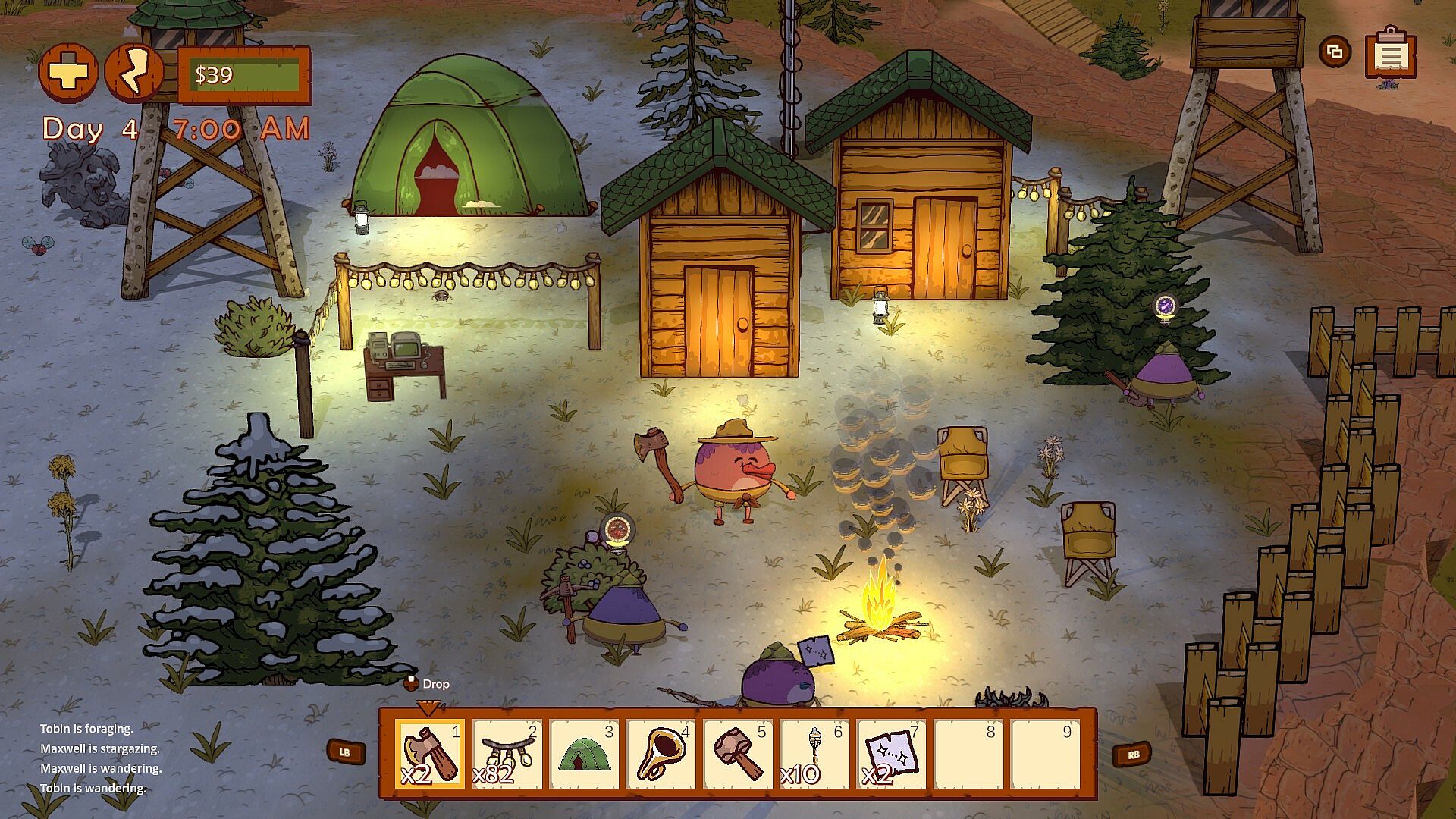
Task: Select the green tent hotbar slot
Action: [584, 754]
